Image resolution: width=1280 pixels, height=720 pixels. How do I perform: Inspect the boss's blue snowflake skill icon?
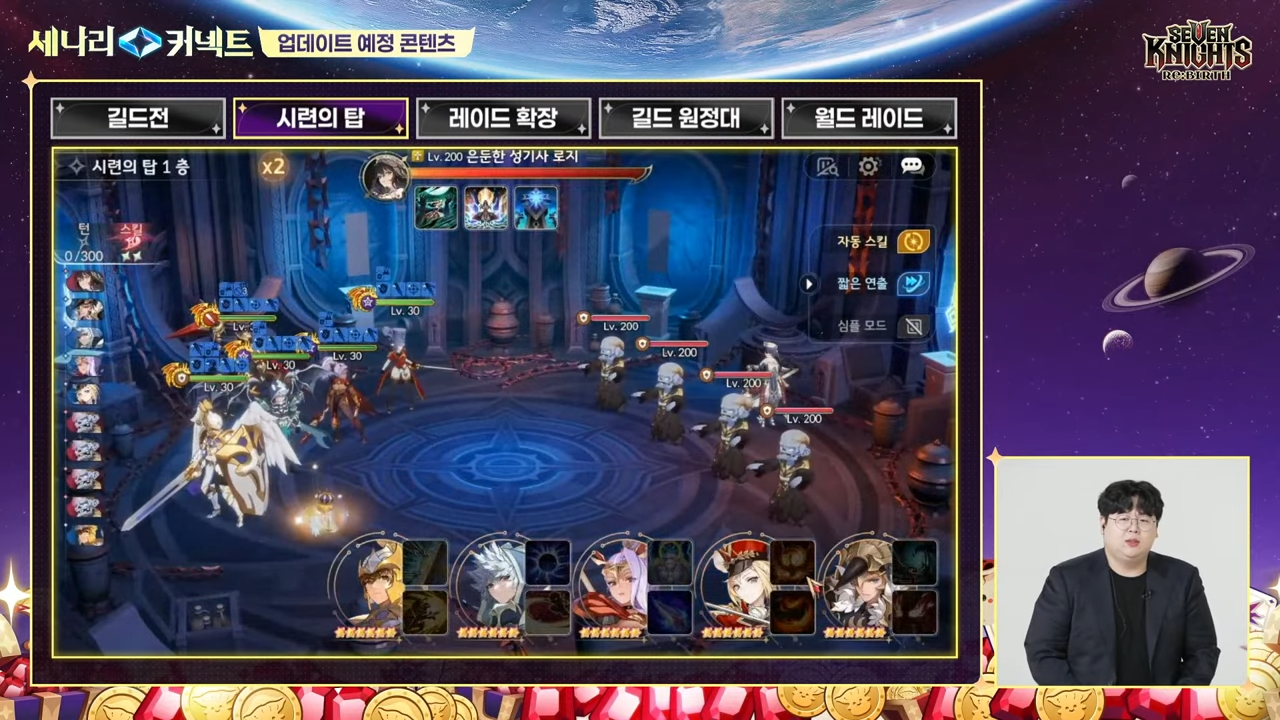[536, 208]
